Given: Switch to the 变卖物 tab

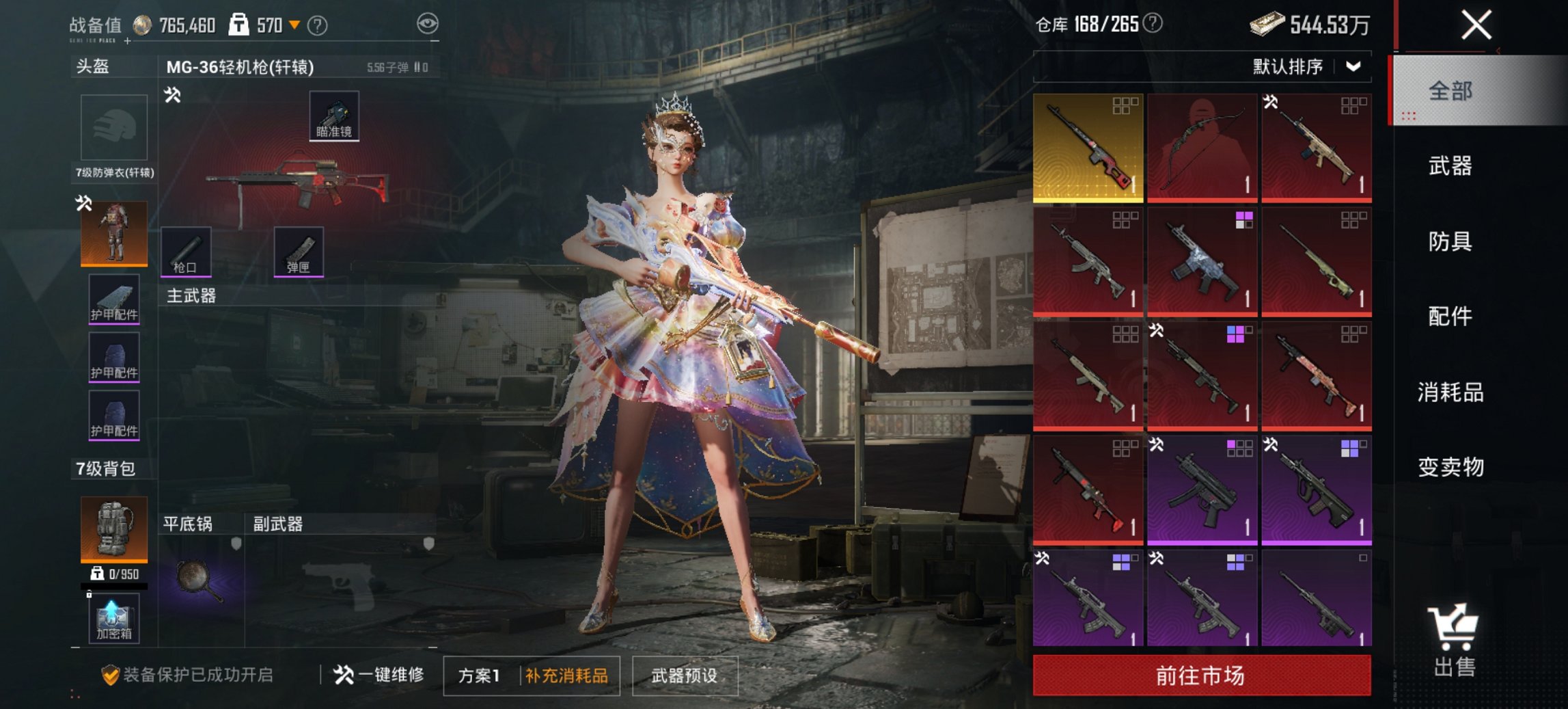Looking at the screenshot, I should [x=1450, y=467].
